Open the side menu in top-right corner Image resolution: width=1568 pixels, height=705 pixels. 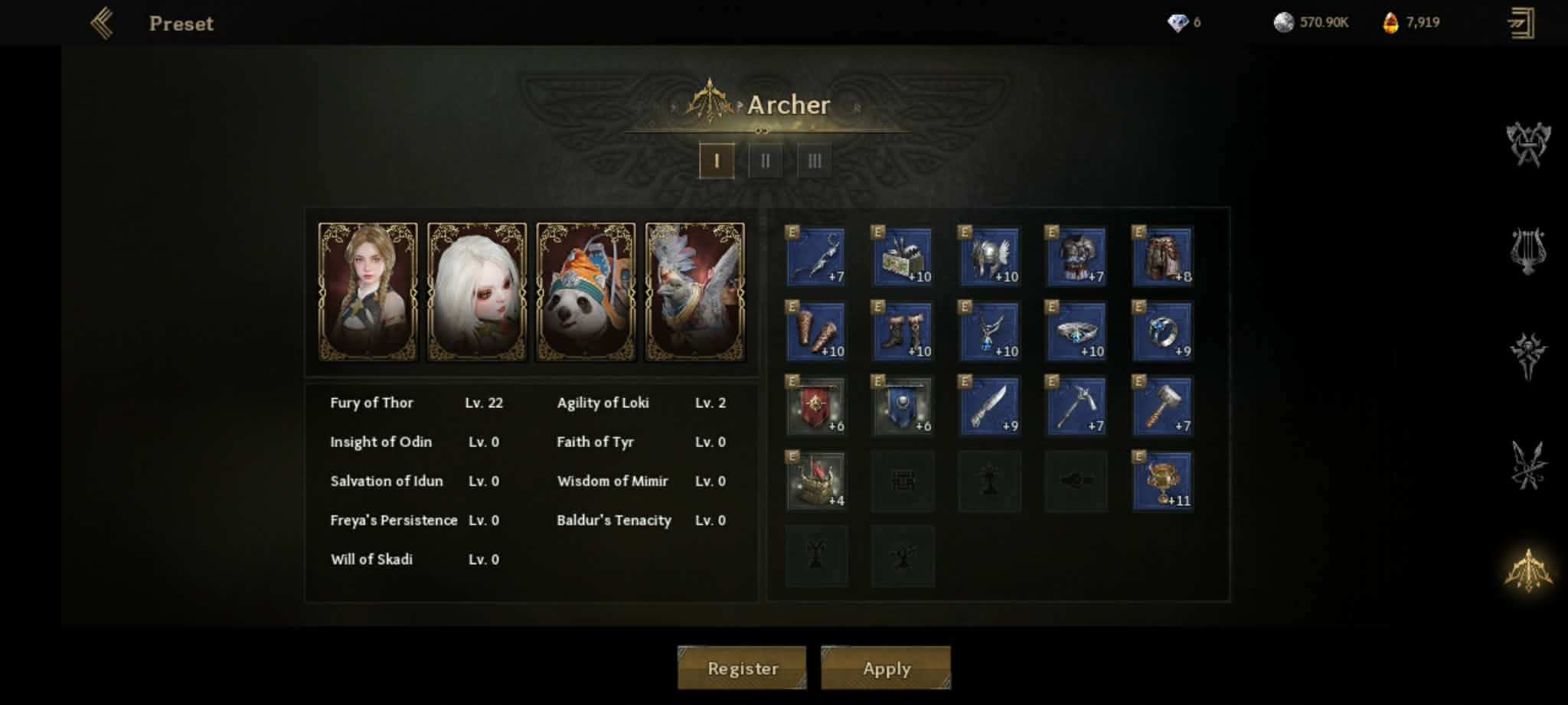click(x=1521, y=23)
